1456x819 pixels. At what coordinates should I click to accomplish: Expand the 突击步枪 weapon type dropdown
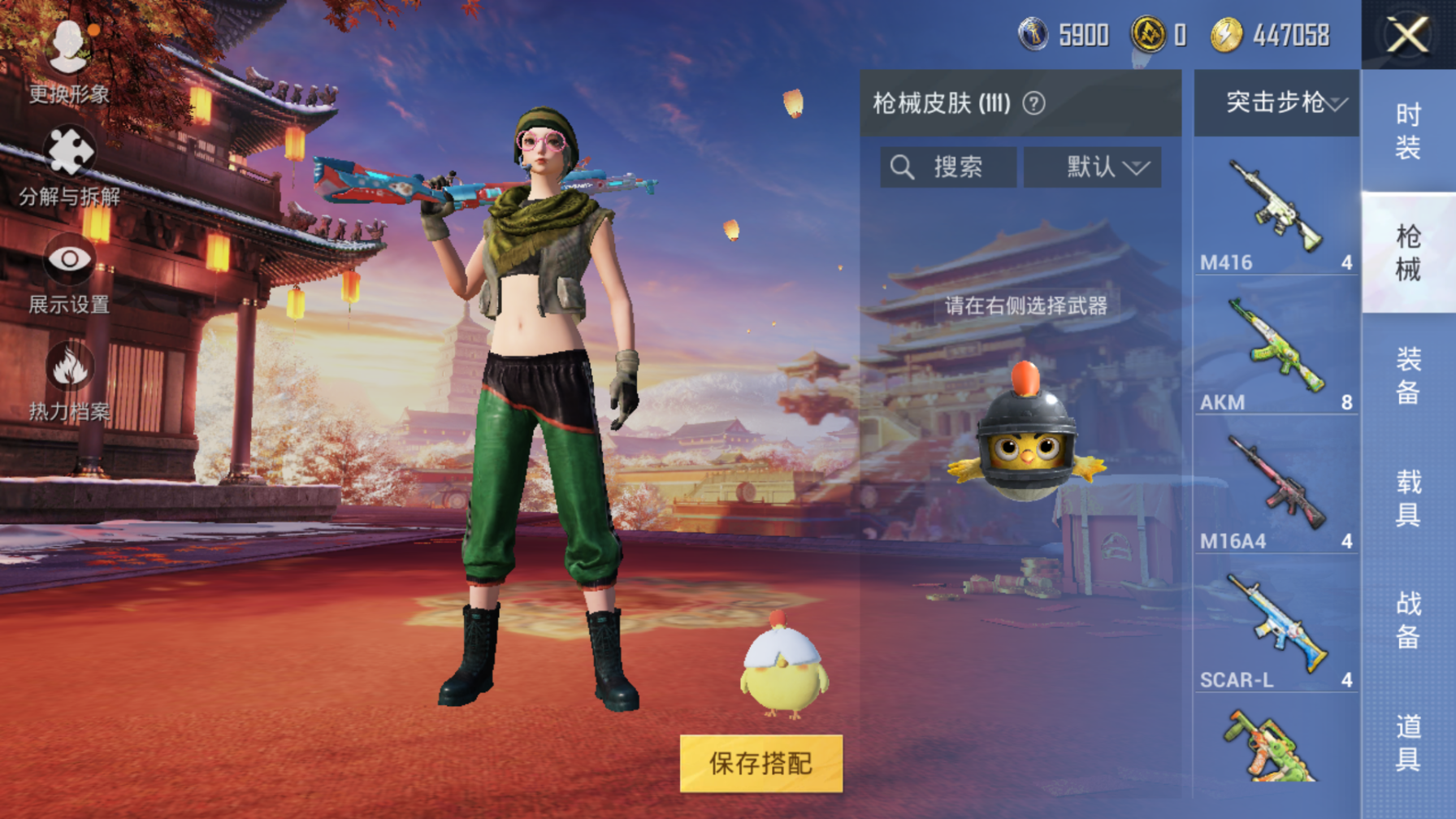coord(1277,102)
